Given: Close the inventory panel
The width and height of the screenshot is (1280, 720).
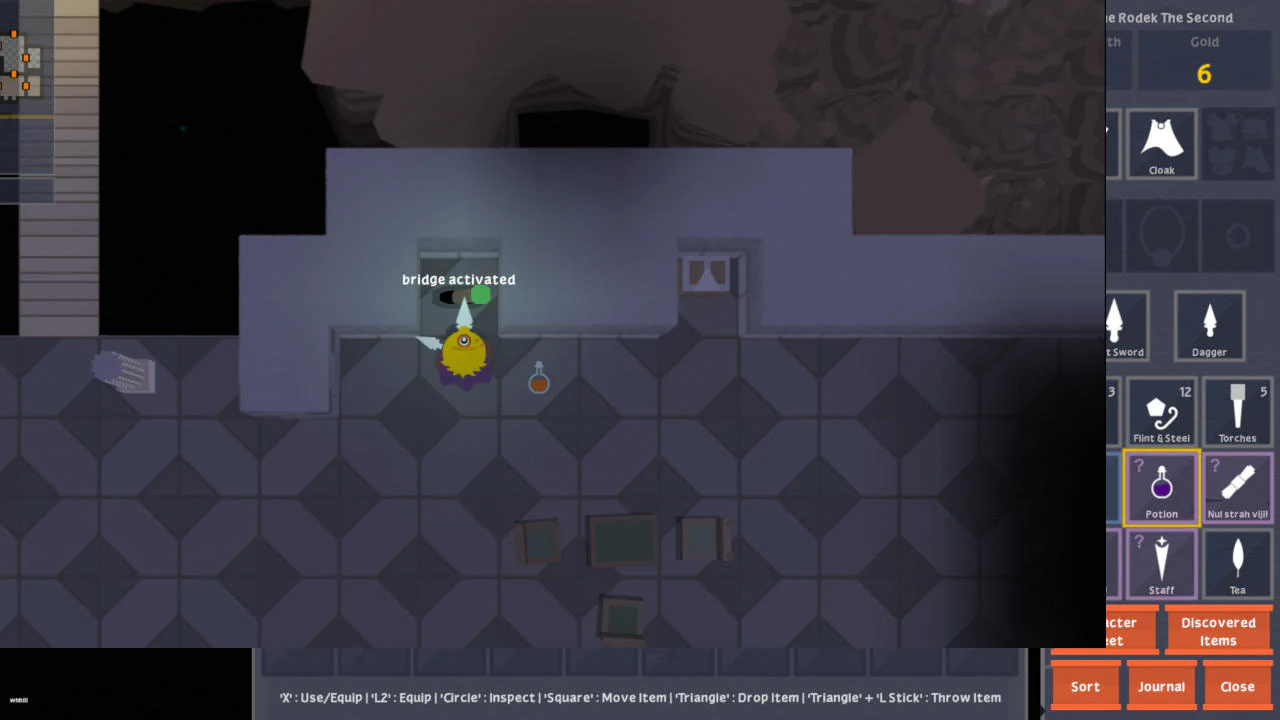Looking at the screenshot, I should coord(1237,686).
